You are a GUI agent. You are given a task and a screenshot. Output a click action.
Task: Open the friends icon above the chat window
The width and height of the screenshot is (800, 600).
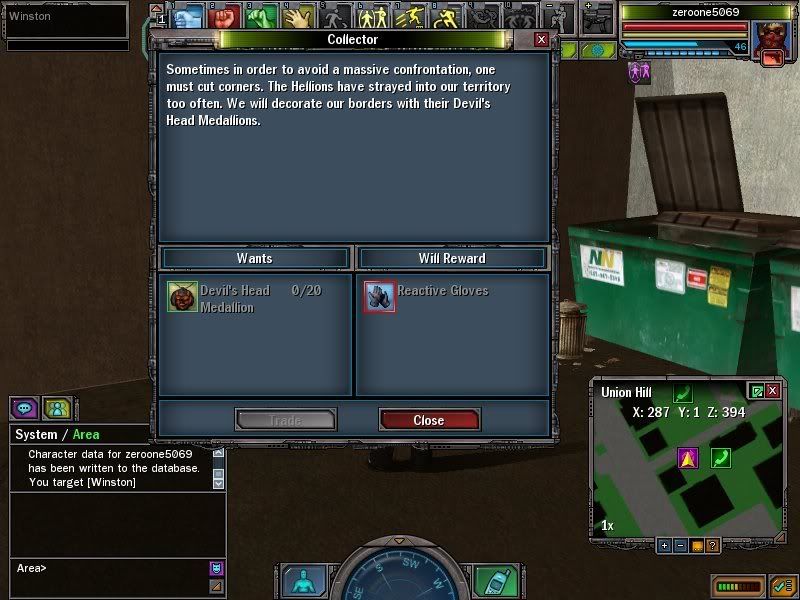tap(57, 407)
